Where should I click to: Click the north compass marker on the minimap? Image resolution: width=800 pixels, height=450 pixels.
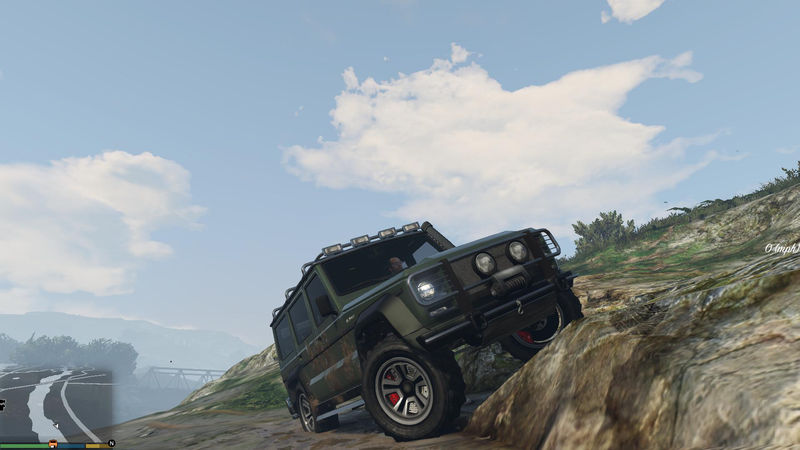tap(112, 442)
